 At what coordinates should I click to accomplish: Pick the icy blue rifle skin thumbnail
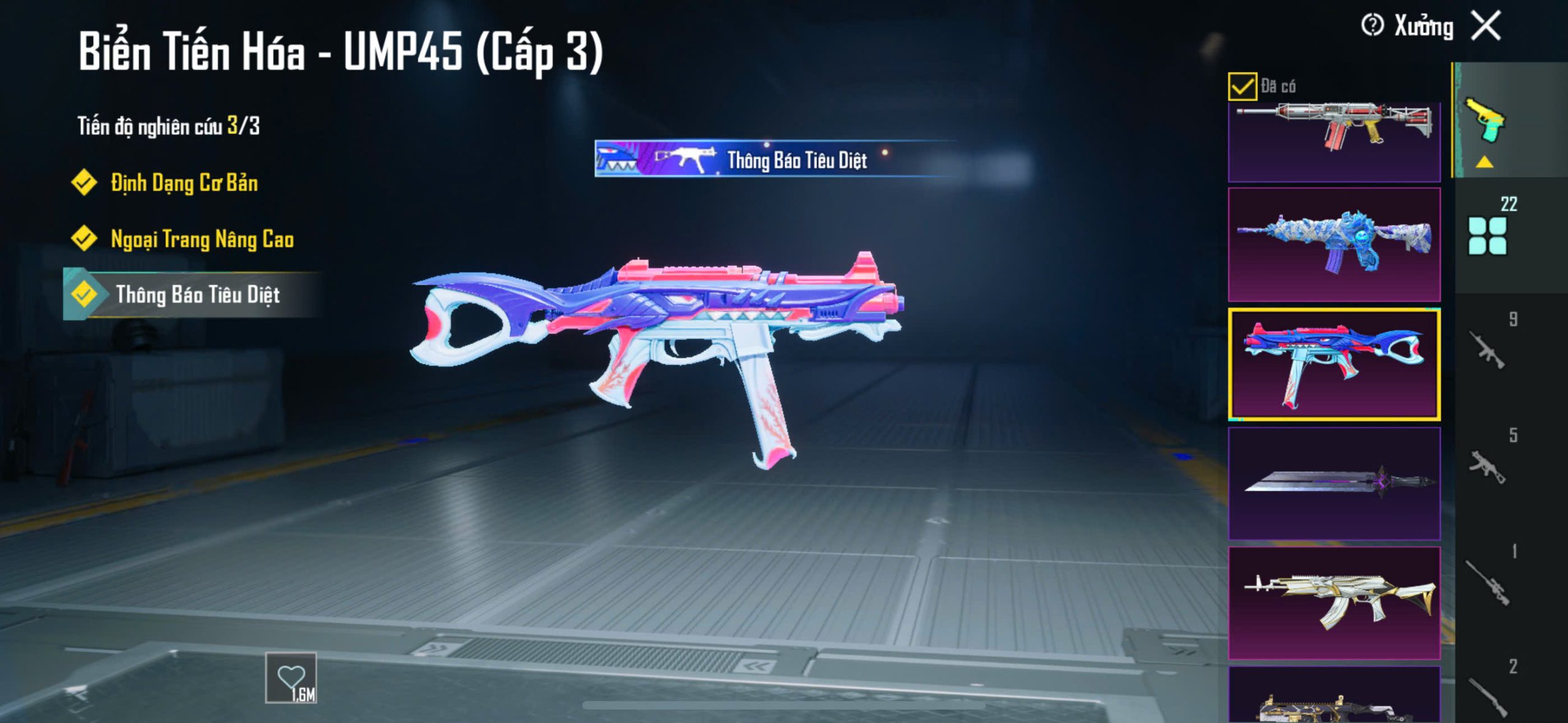click(x=1334, y=245)
